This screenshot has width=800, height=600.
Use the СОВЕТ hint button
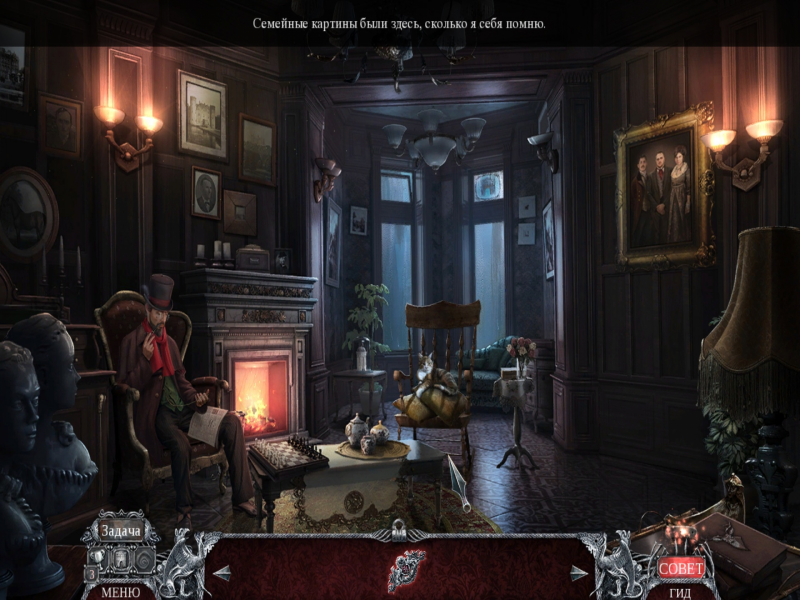pyautogui.click(x=681, y=568)
